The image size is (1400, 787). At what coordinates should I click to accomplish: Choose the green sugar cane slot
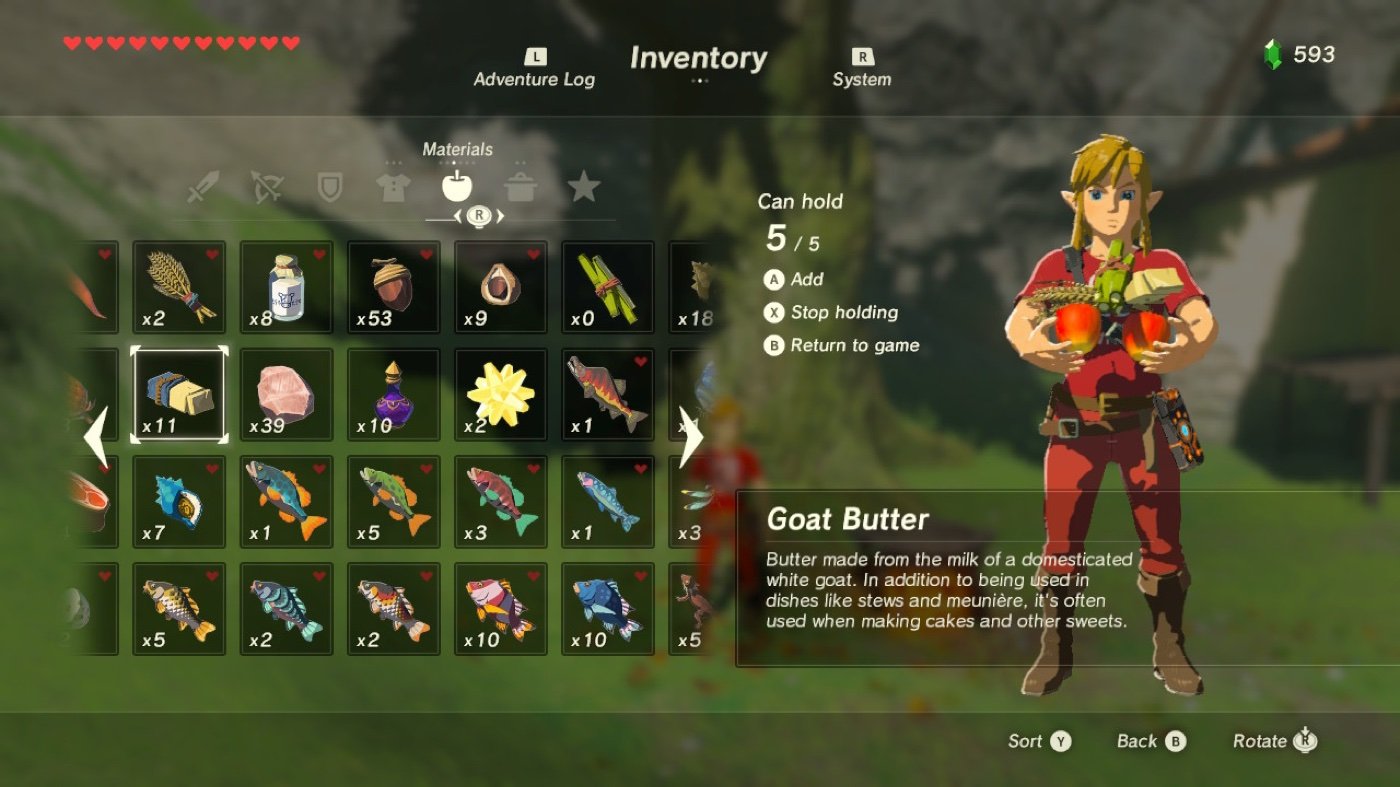[607, 287]
